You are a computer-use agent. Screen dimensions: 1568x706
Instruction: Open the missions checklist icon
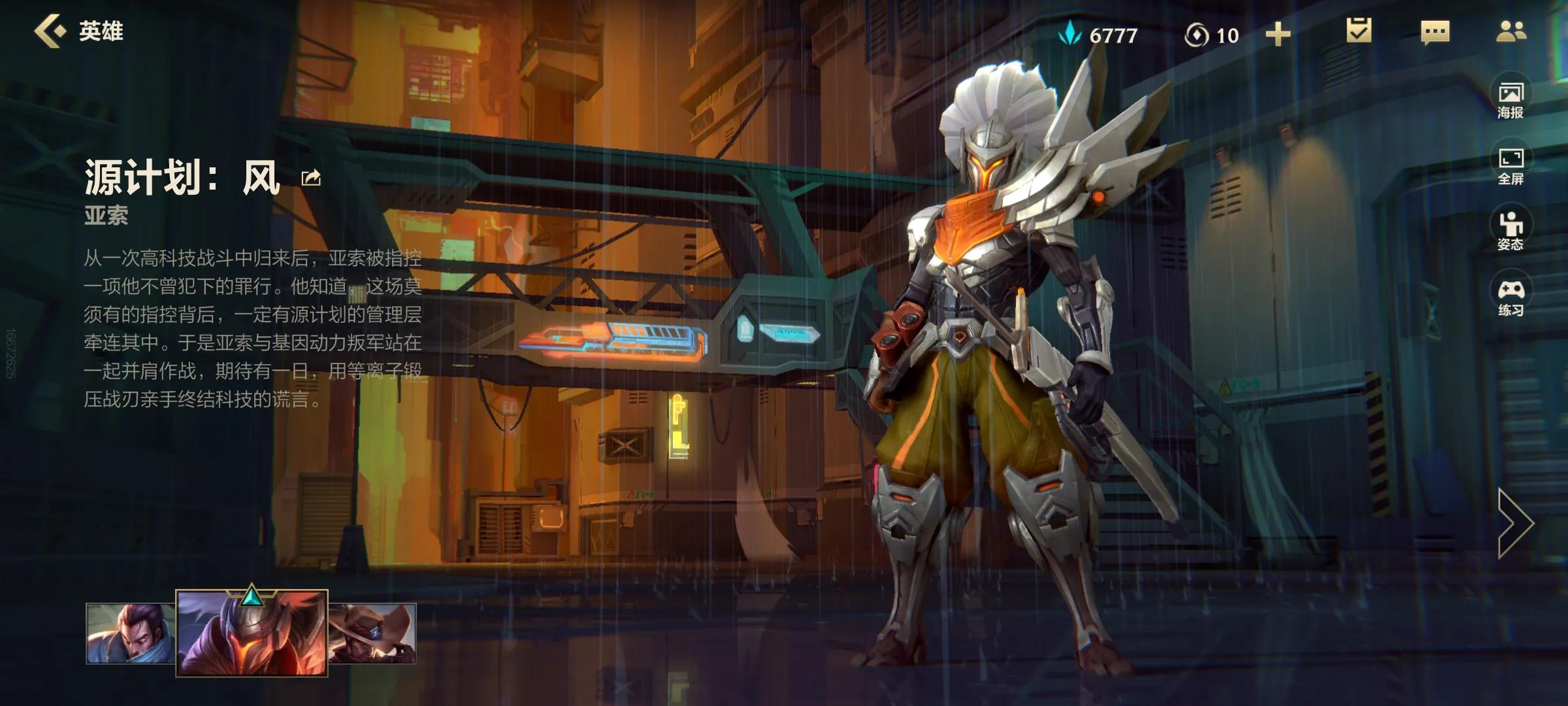tap(1359, 31)
